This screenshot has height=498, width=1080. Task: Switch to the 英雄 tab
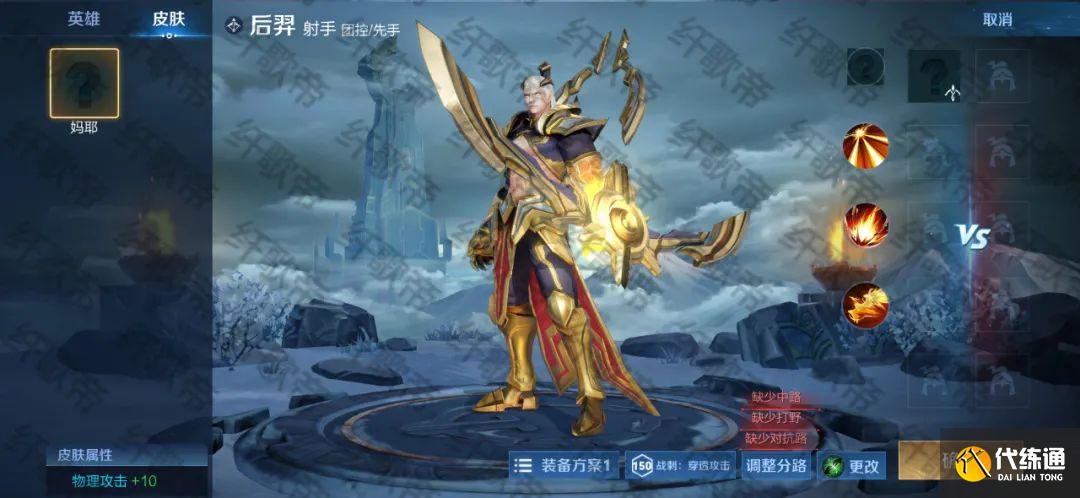click(84, 19)
